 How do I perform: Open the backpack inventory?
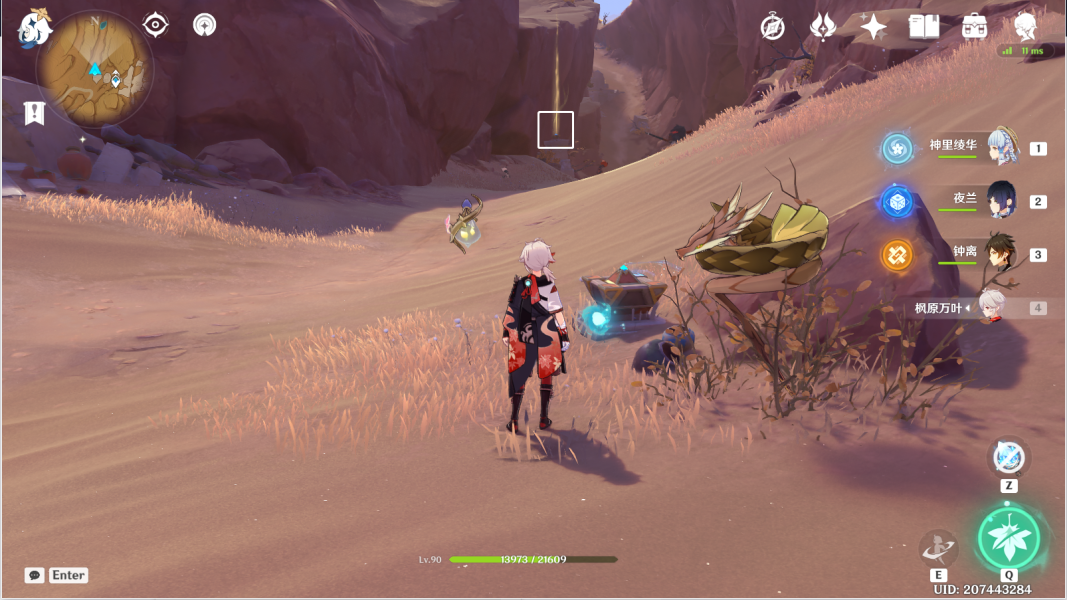tap(975, 27)
